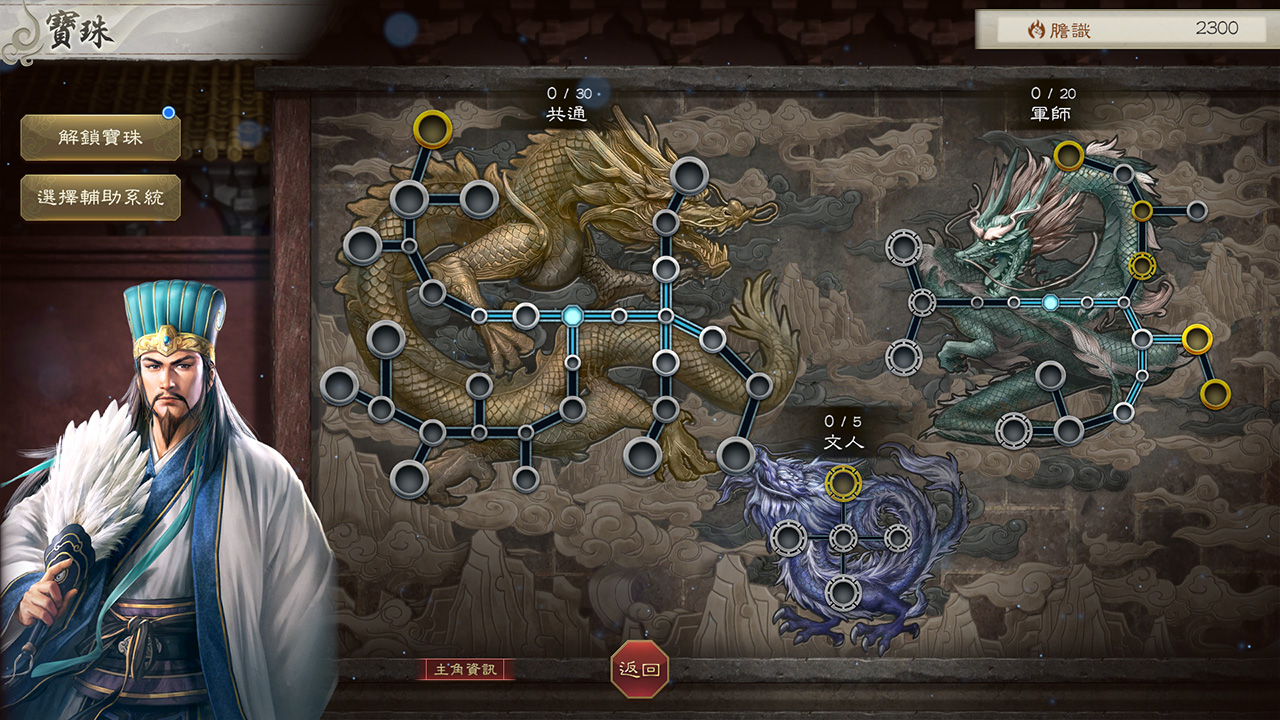Viewport: 1280px width, 720px height.
Task: Select the glowing blue orb on the gold dragon
Action: pos(572,316)
